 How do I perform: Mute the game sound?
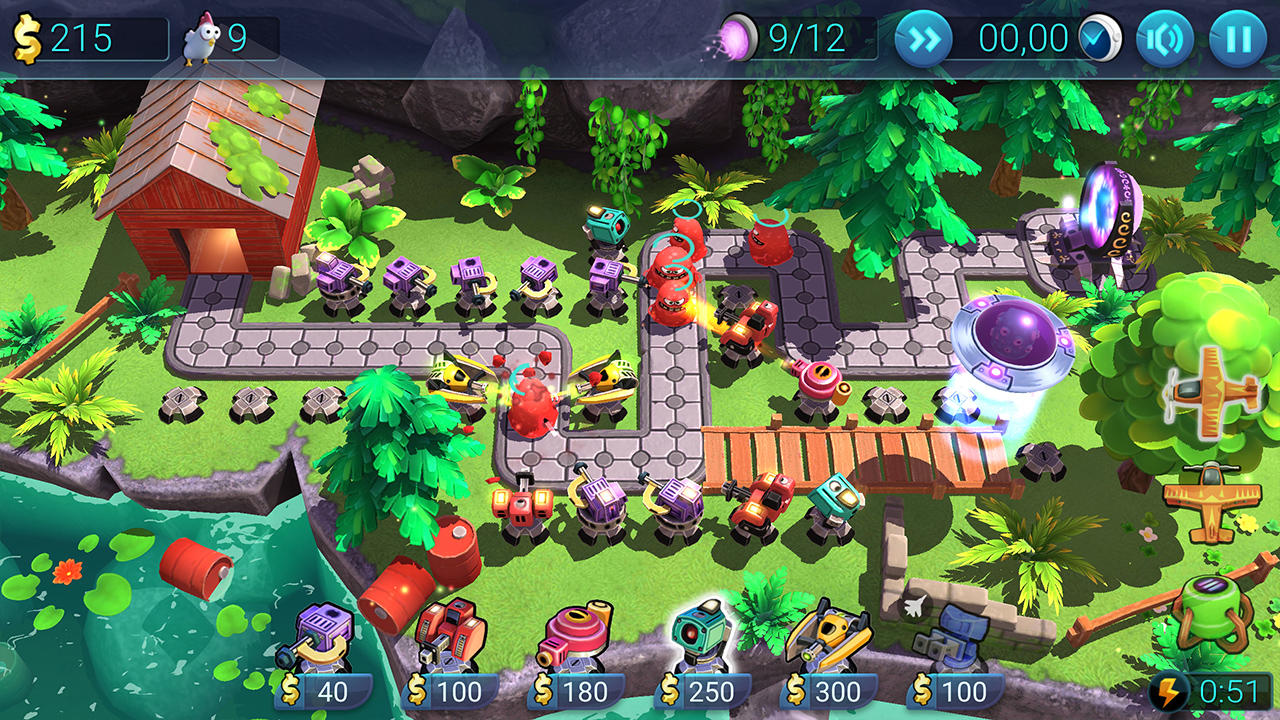1167,40
